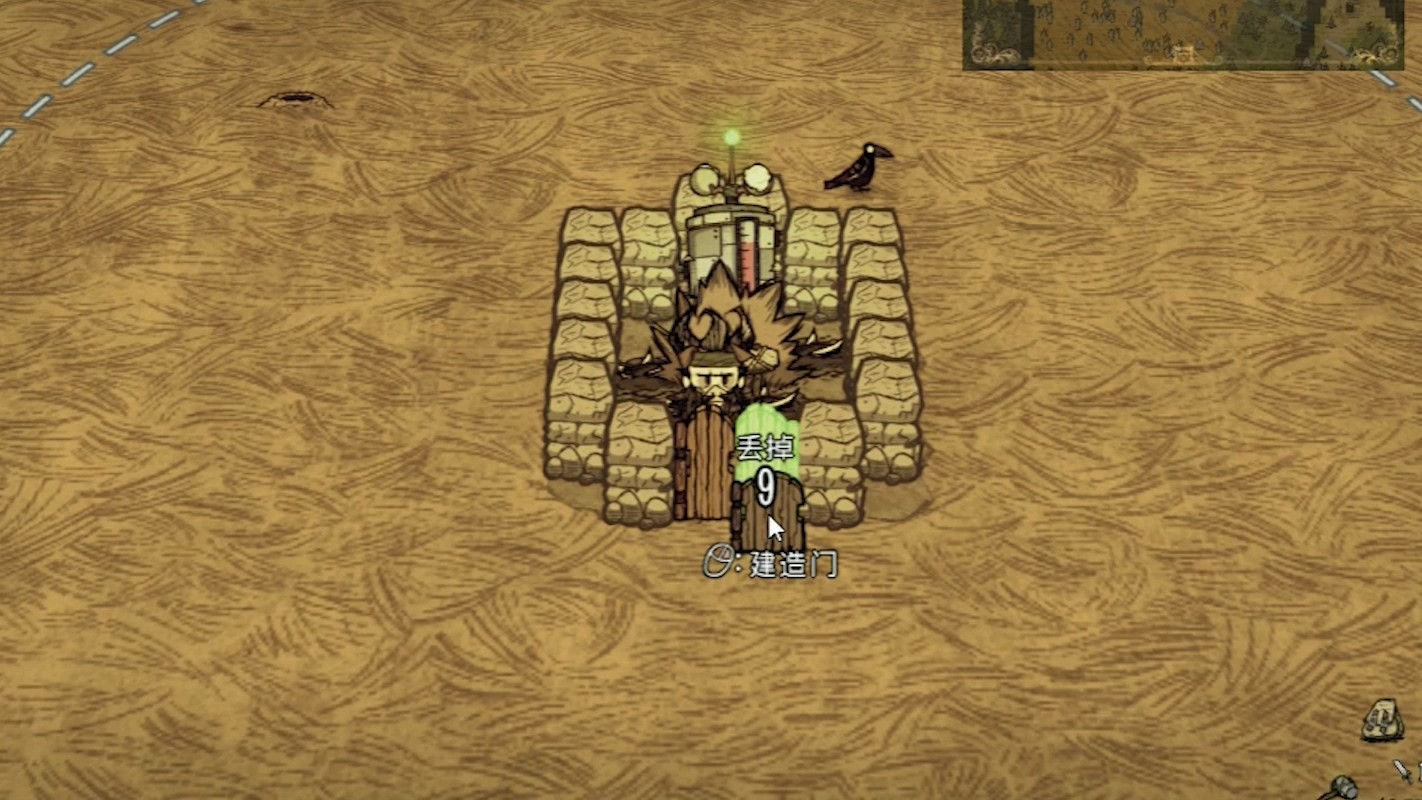Pick the hammer tool icon
1422x800 pixels.
click(x=1343, y=788)
